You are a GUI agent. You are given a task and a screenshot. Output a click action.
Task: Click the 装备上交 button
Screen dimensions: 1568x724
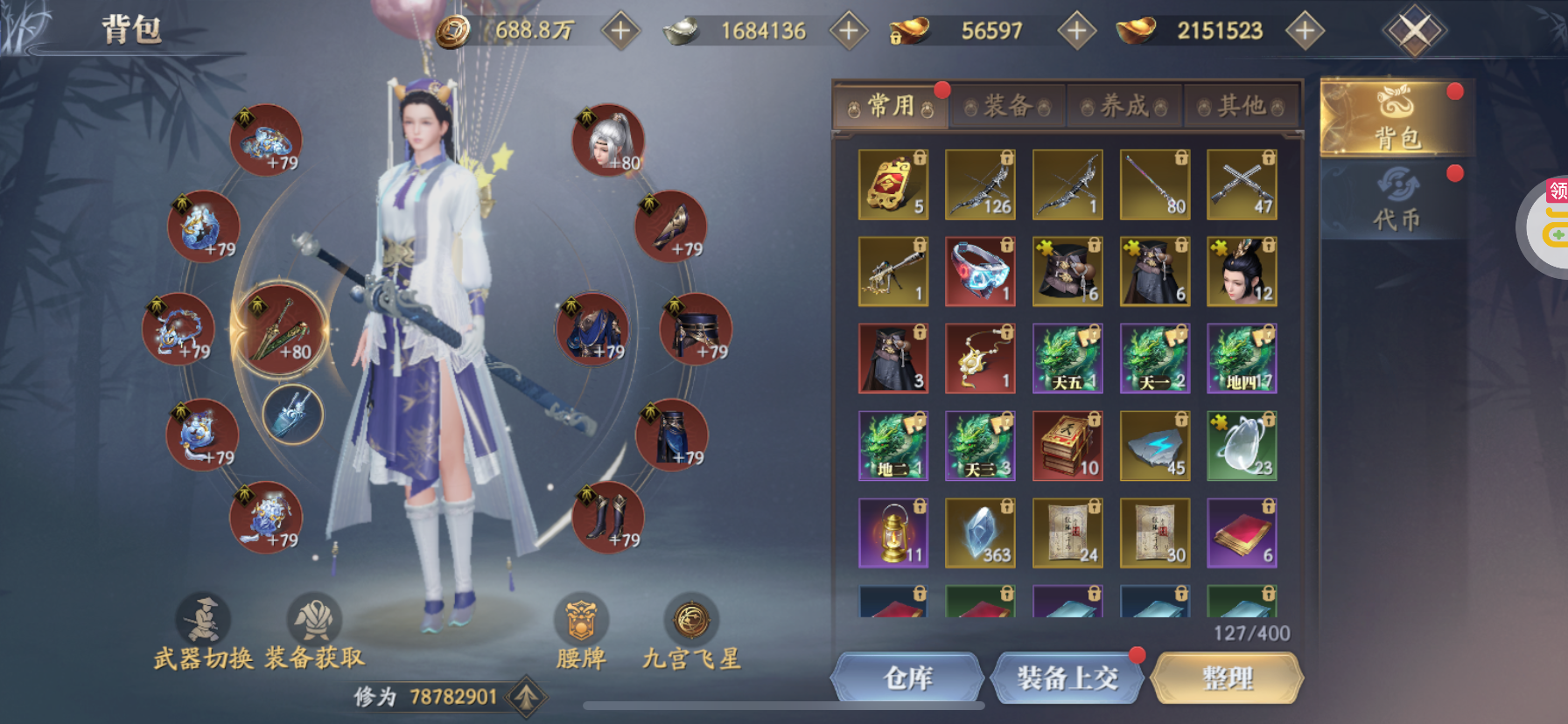tap(1067, 678)
